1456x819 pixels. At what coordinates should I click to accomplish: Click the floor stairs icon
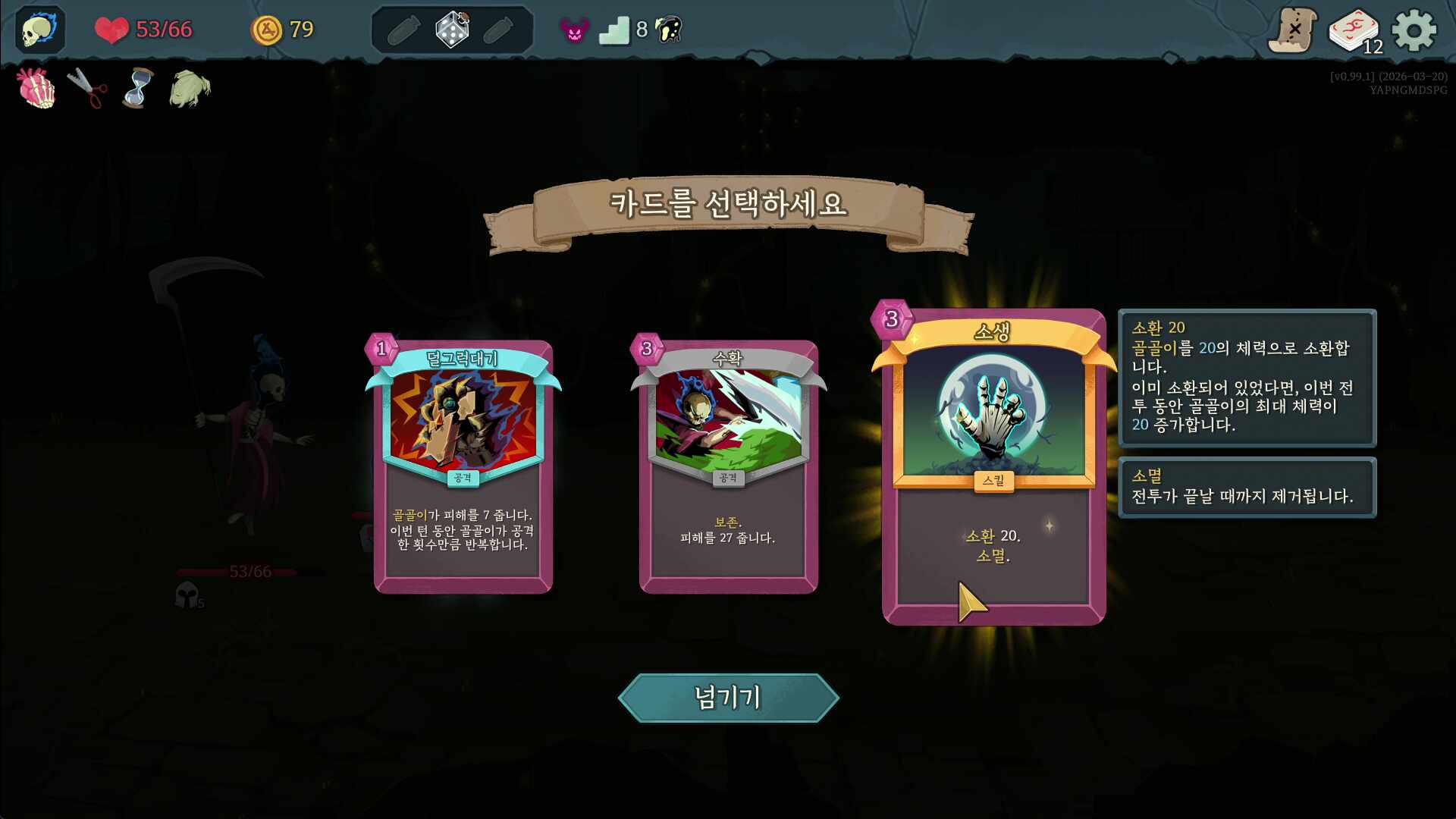coord(614,30)
